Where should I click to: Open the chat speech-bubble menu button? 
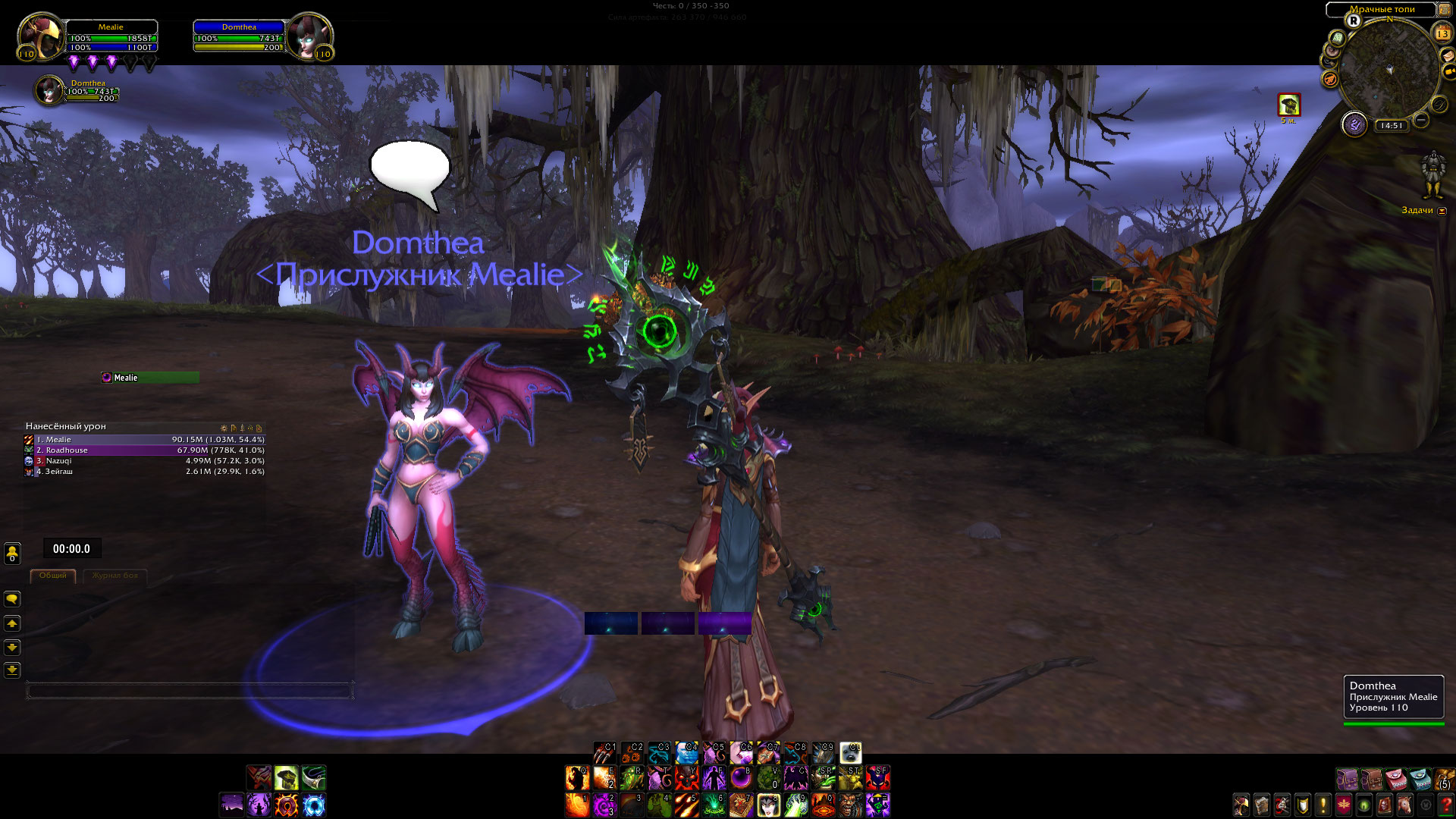coord(12,599)
